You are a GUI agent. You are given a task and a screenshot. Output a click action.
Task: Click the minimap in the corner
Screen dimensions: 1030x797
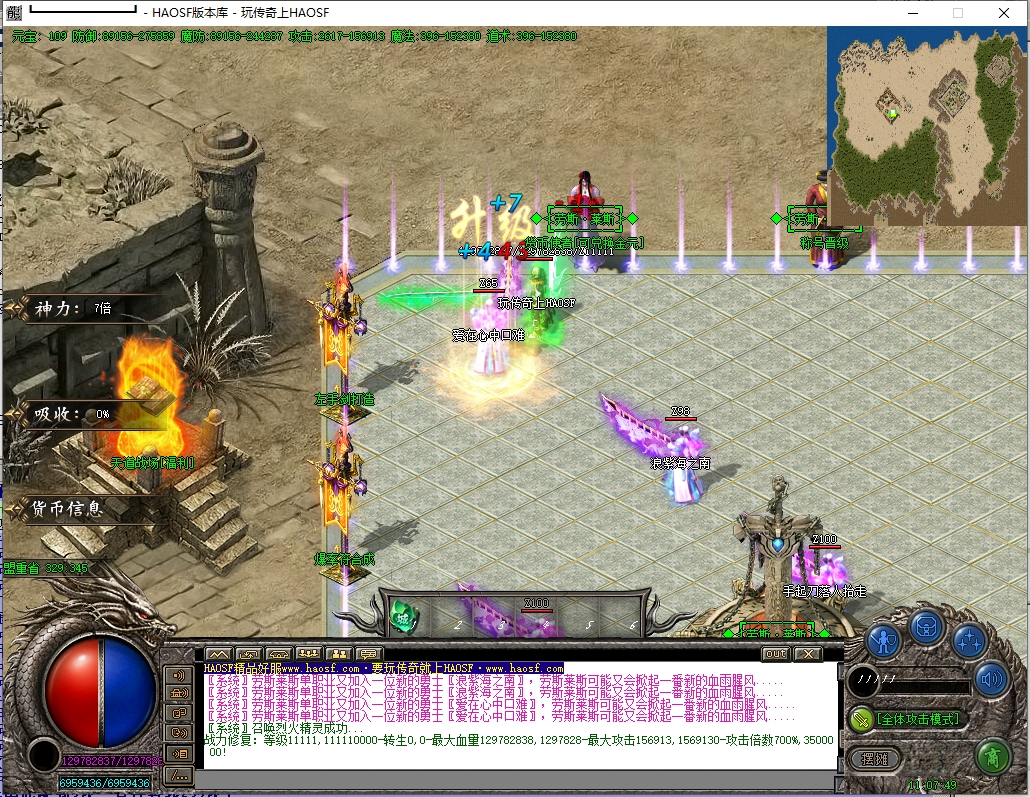(927, 126)
